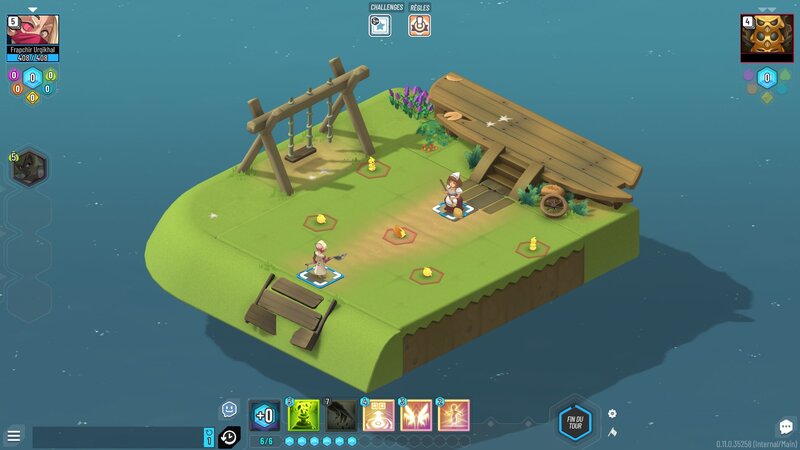Show the Règles rules icon
Image resolution: width=800 pixels, height=450 pixels.
(420, 25)
